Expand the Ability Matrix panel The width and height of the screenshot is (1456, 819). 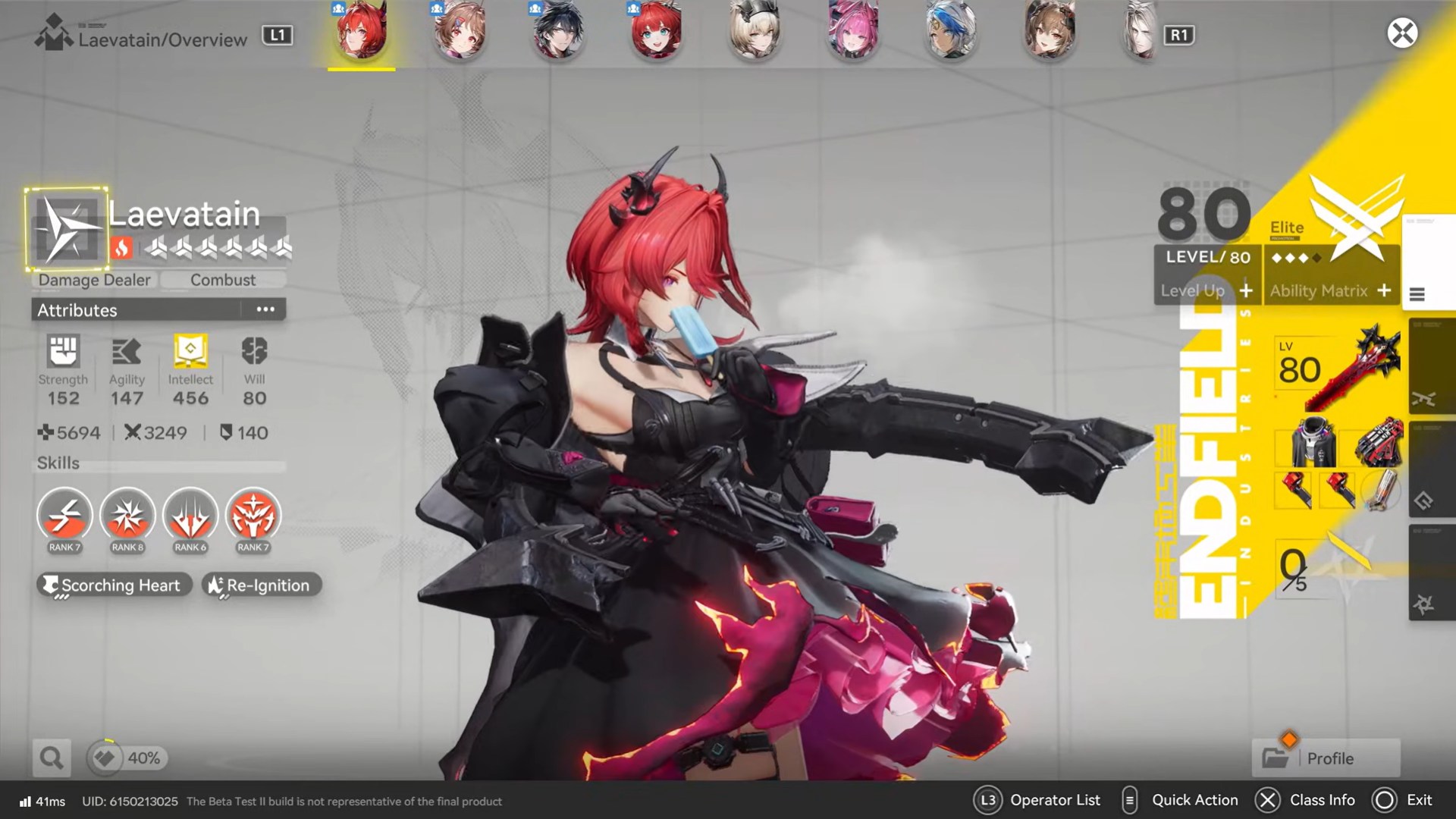(1331, 290)
